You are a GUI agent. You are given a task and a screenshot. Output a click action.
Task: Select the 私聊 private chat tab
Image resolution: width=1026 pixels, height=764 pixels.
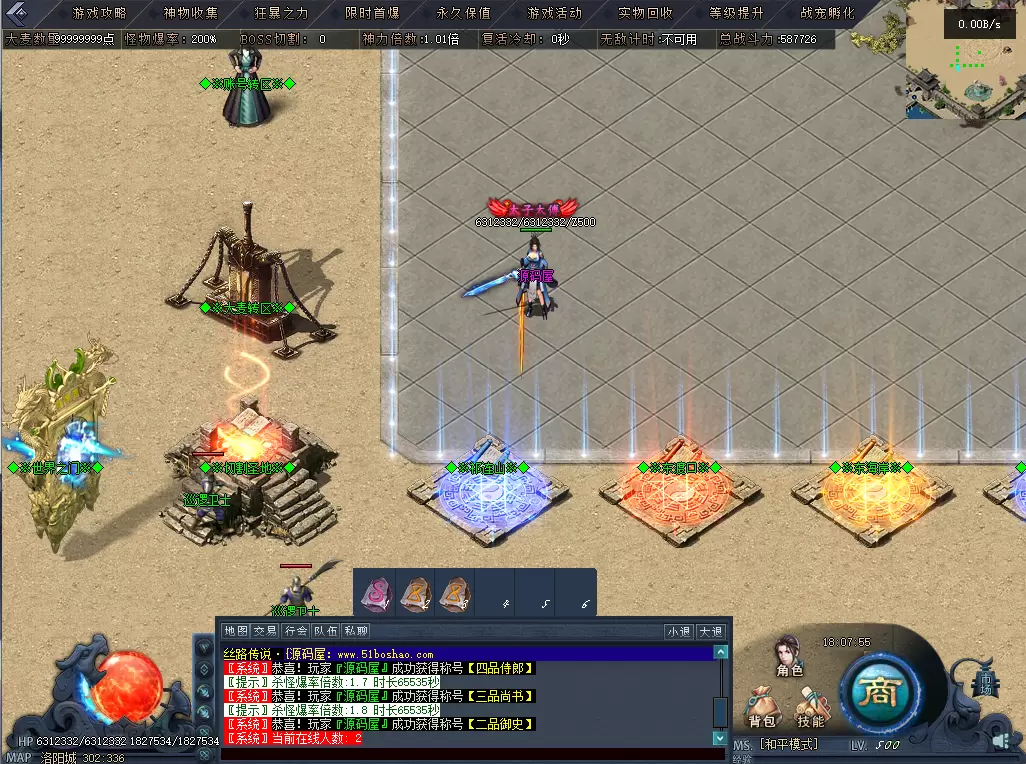click(x=356, y=631)
